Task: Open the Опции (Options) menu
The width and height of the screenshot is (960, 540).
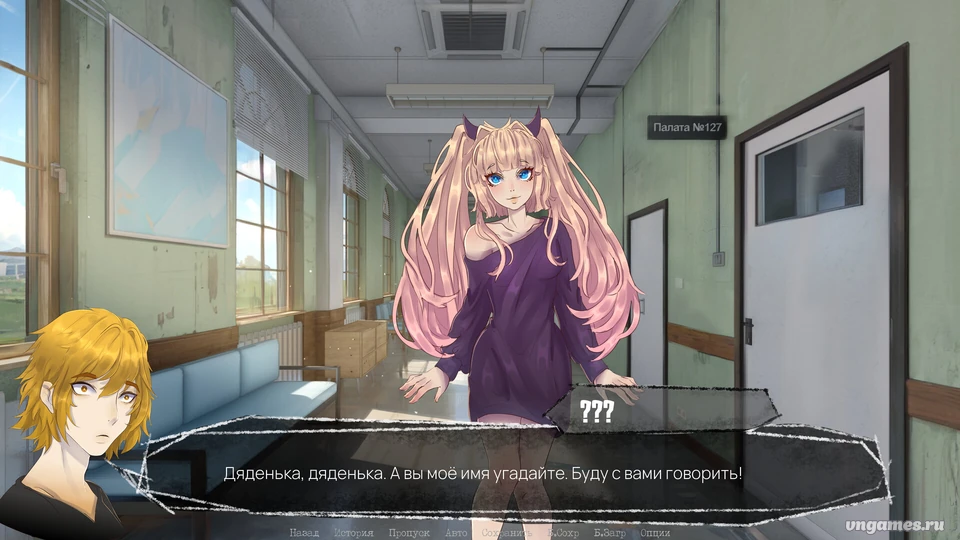Action: [x=655, y=533]
